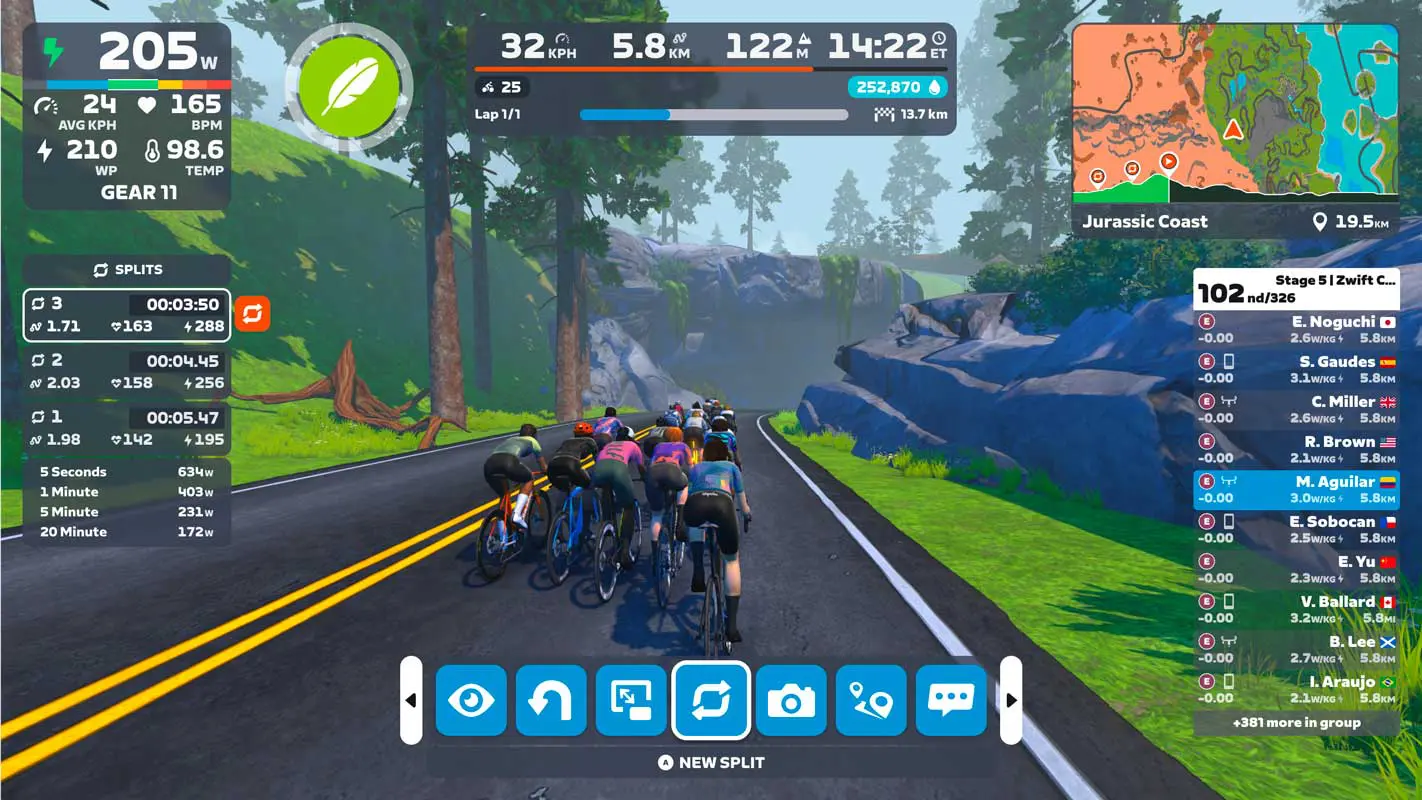Select the U-turn arrow button

551,700
